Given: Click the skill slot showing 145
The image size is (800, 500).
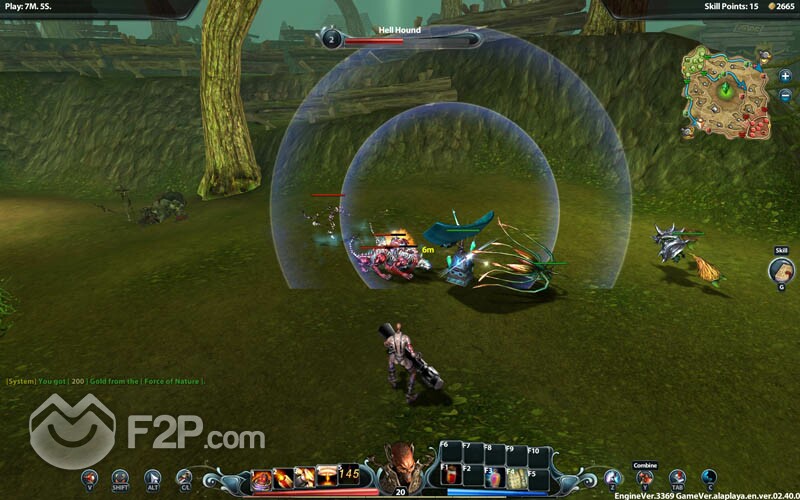Looking at the screenshot, I should [x=349, y=475].
